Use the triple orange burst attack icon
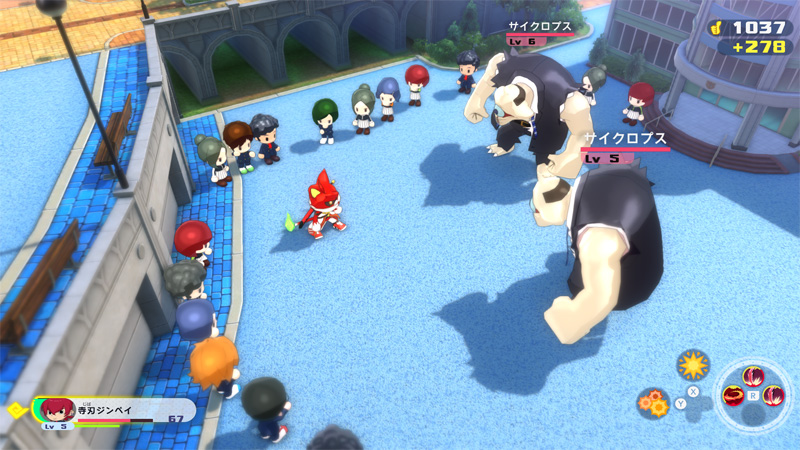Image resolution: width=800 pixels, height=450 pixels. (x=653, y=402)
